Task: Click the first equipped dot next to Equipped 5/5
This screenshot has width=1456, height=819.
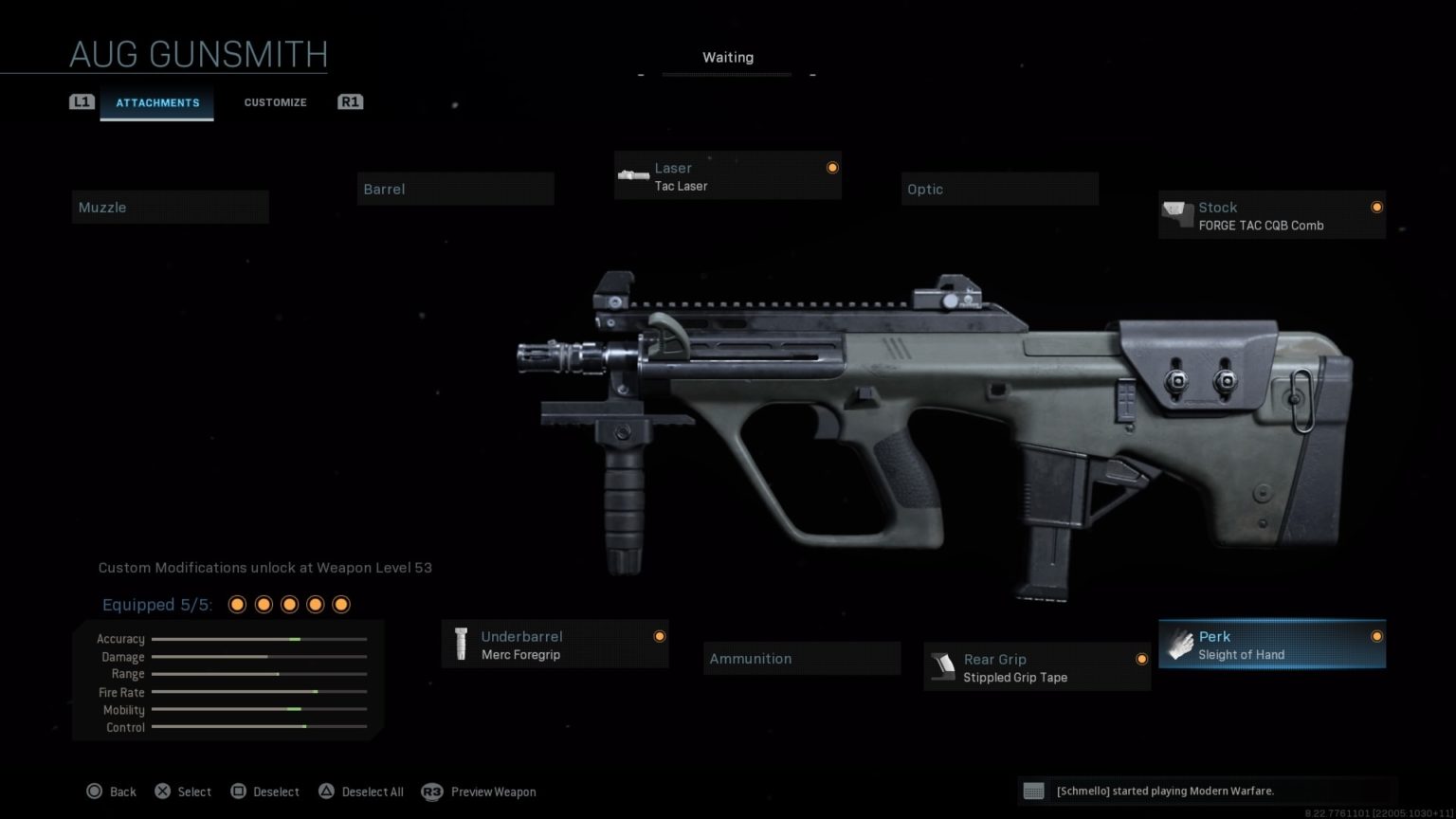Action: tap(236, 604)
